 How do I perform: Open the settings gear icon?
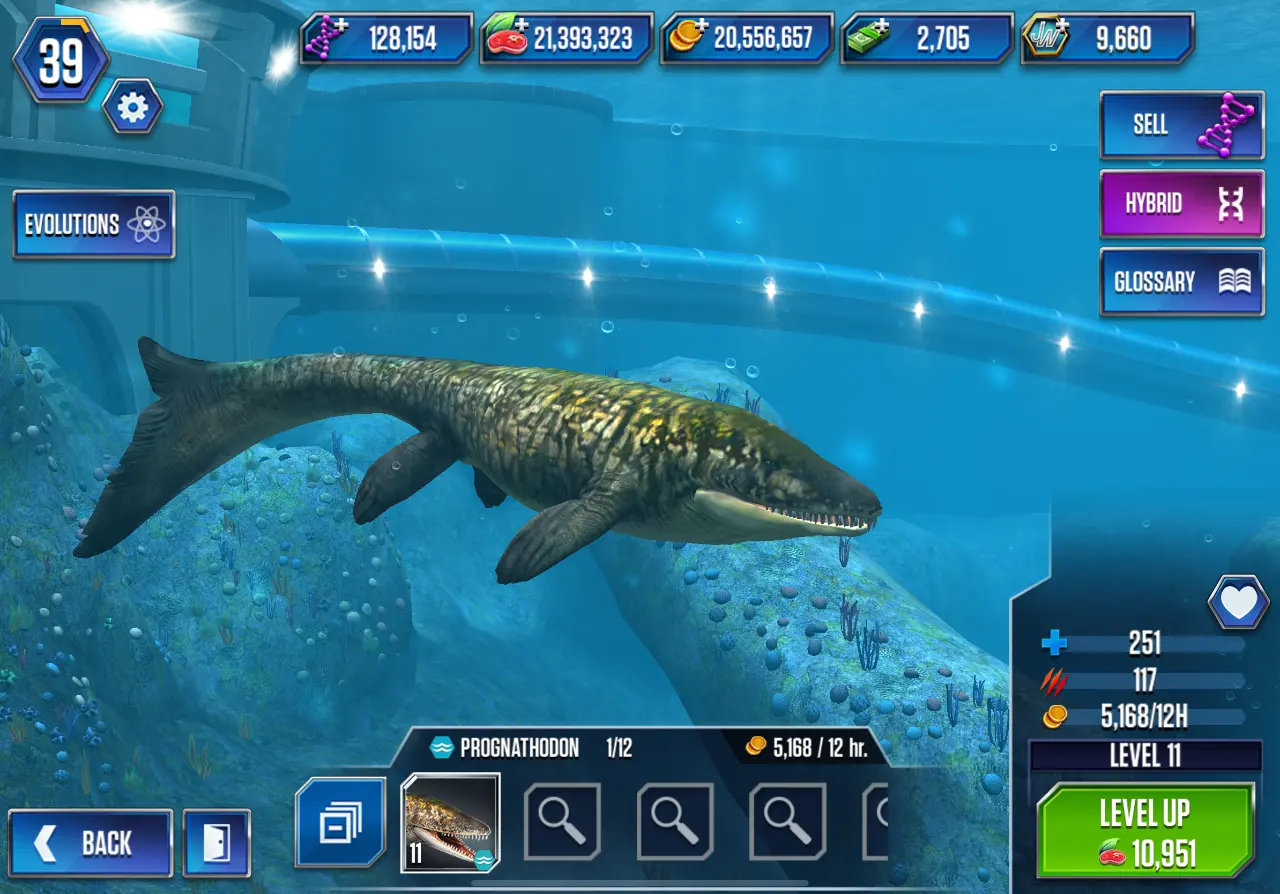tap(132, 107)
